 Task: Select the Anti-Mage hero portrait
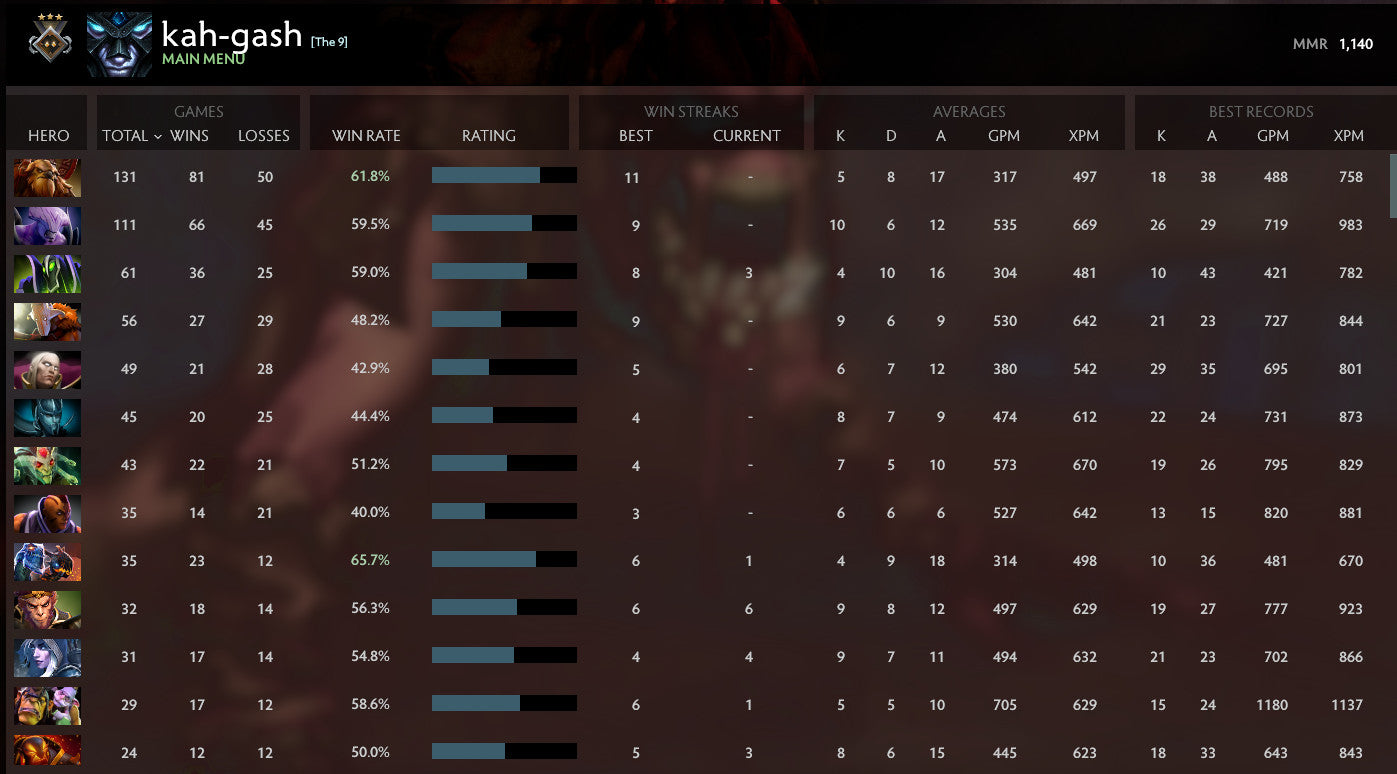[46, 512]
